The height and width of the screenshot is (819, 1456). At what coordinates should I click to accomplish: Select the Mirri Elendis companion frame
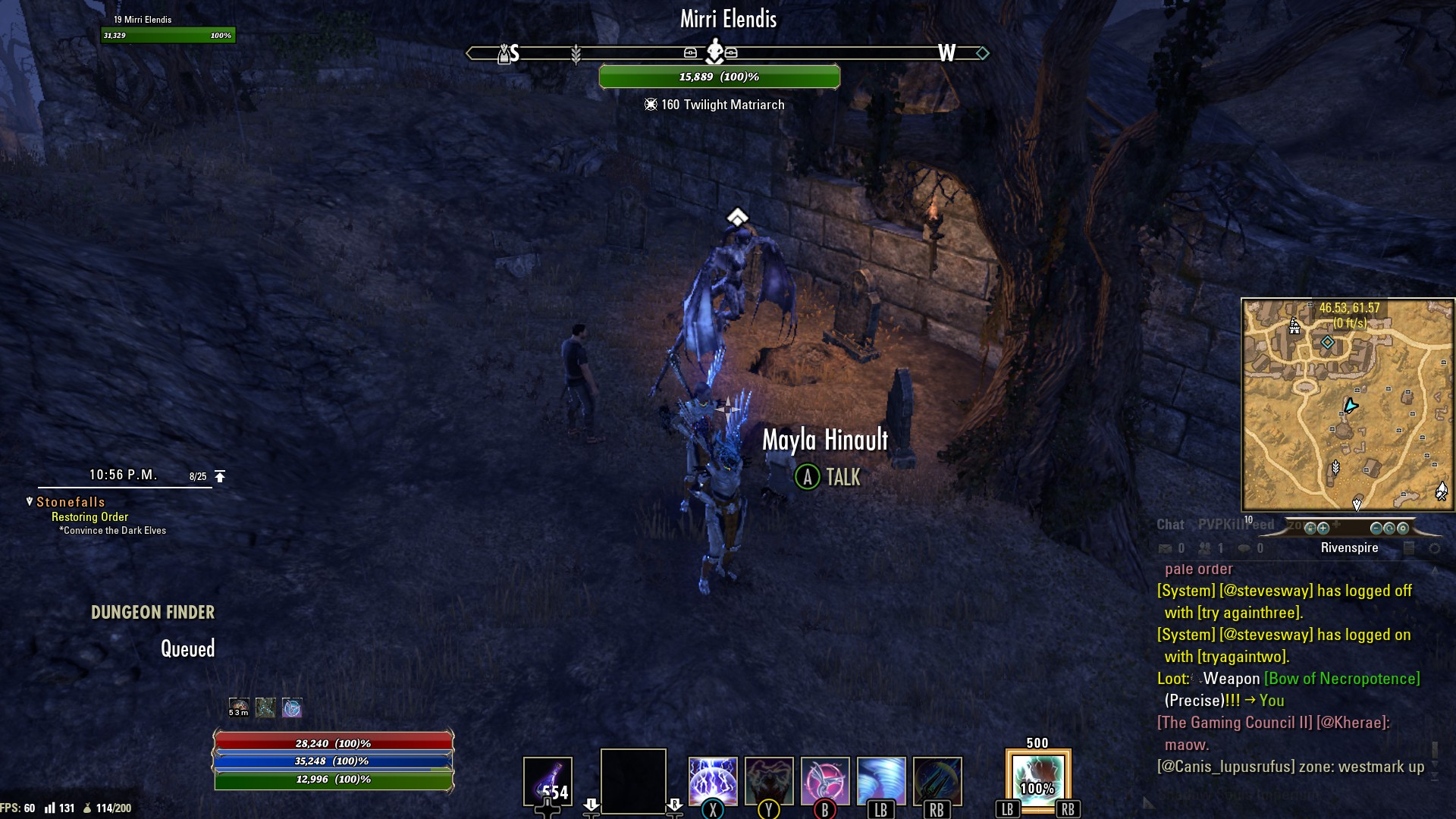pyautogui.click(x=168, y=28)
